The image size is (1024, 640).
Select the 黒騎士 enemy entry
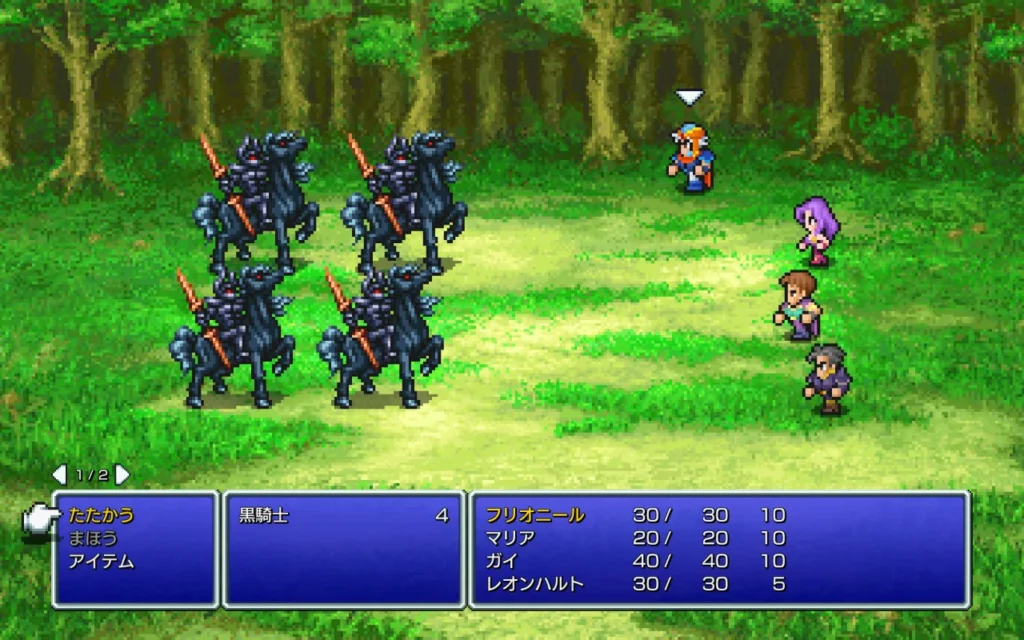(263, 516)
